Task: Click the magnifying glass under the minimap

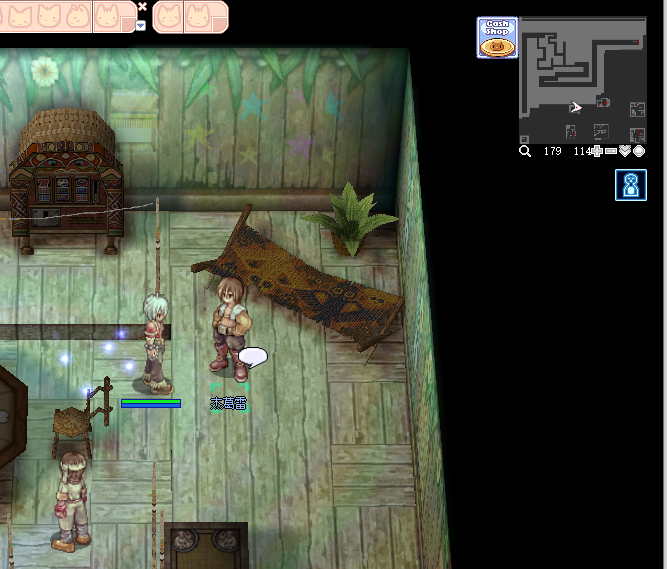Action: [x=525, y=151]
